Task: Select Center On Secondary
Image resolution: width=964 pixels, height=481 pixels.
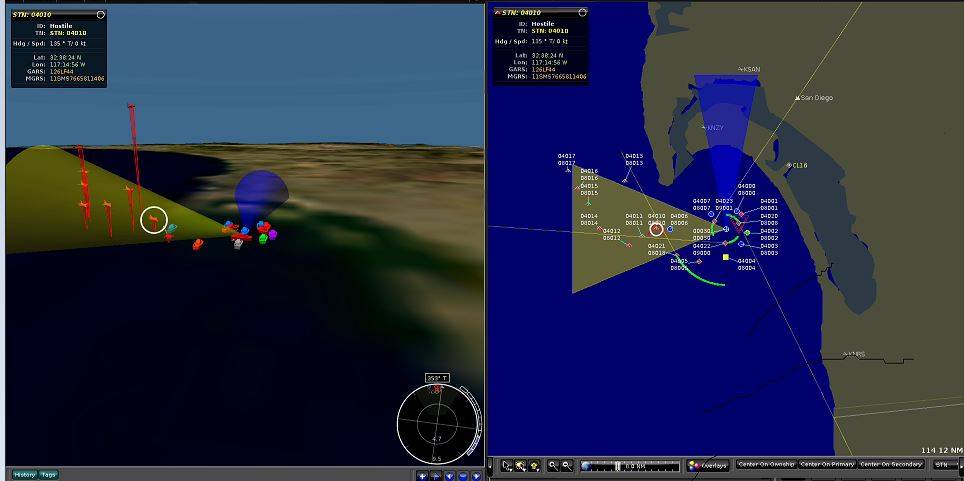Action: (892, 465)
